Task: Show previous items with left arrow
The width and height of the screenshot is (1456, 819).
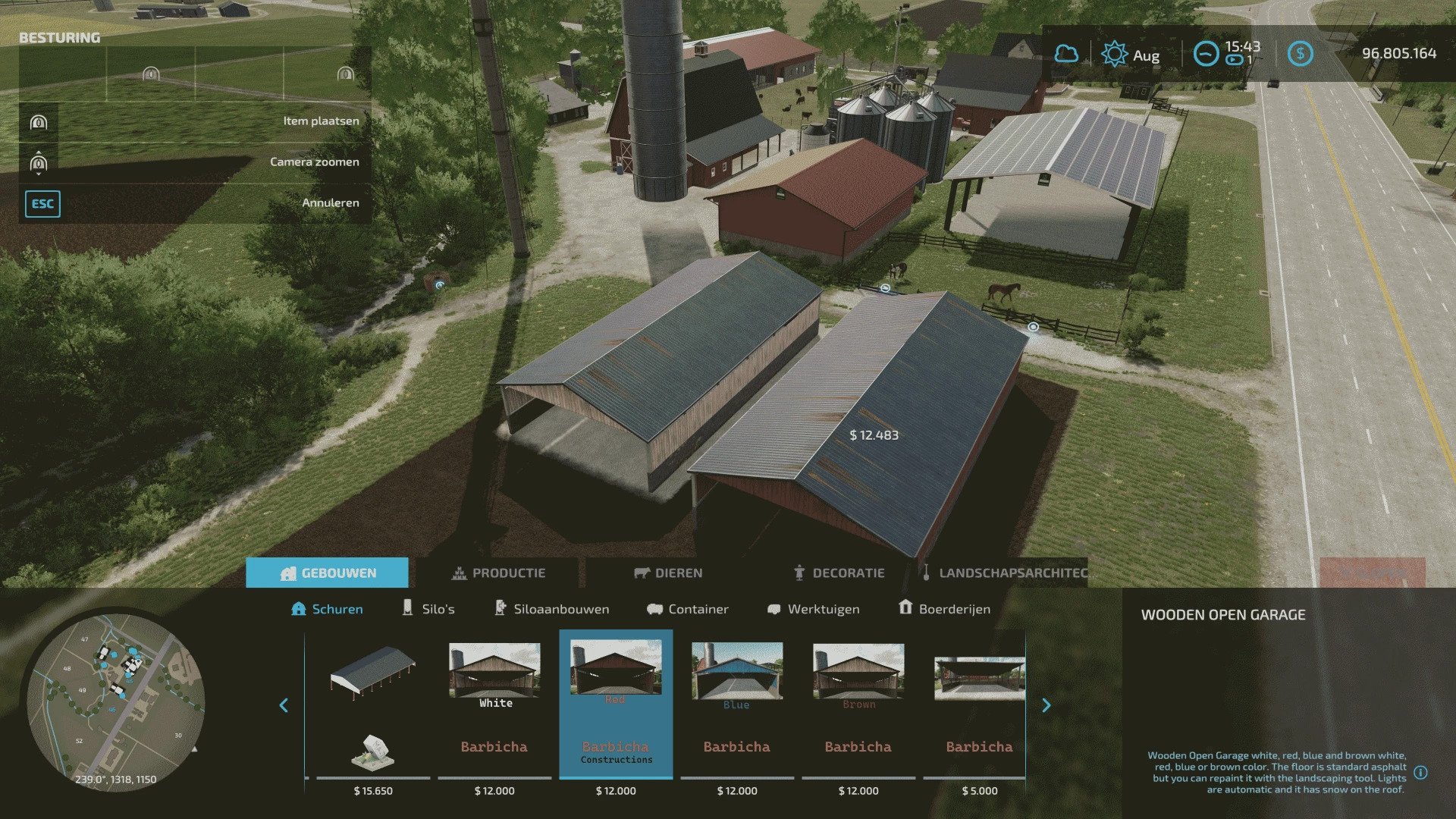Action: [x=284, y=705]
